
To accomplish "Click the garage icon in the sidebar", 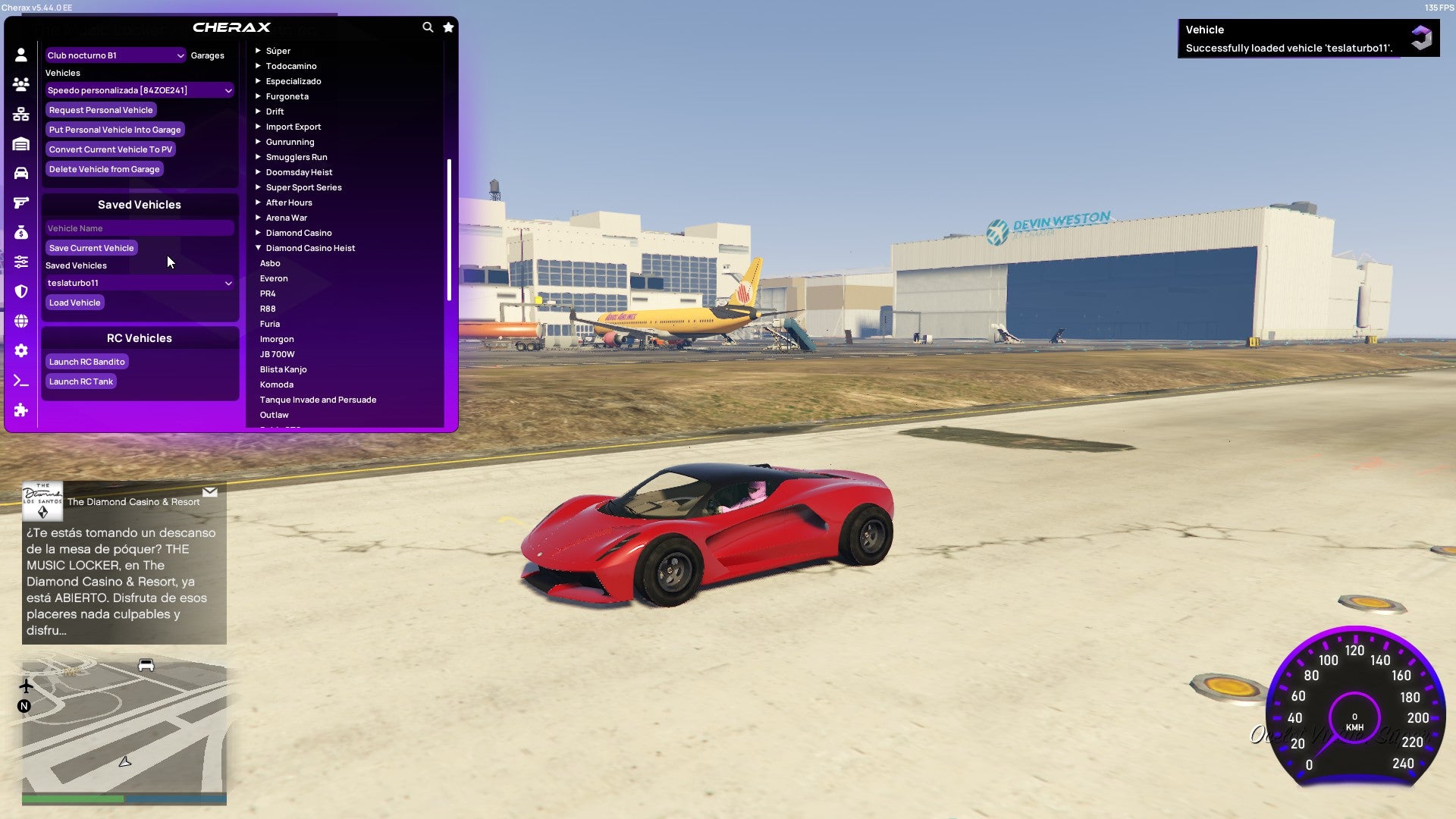I will coord(21,143).
